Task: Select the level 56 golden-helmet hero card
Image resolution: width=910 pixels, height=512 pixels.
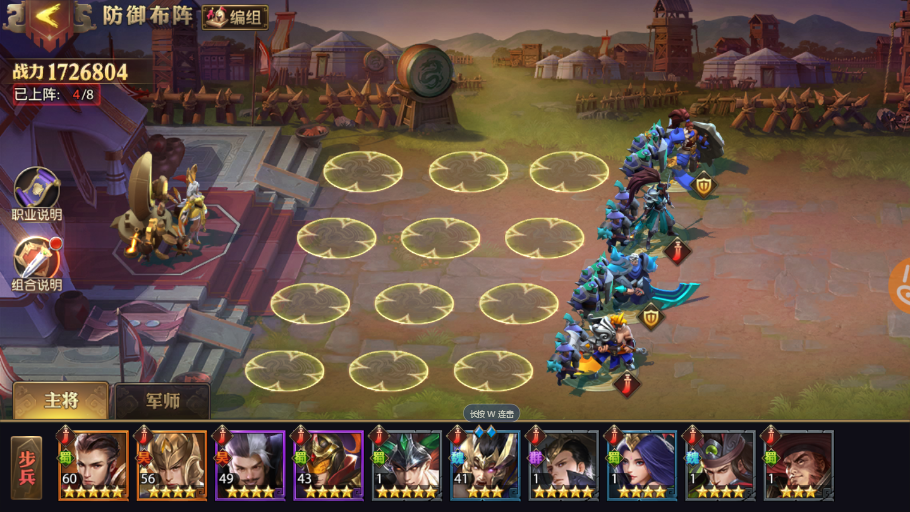Action: click(172, 465)
